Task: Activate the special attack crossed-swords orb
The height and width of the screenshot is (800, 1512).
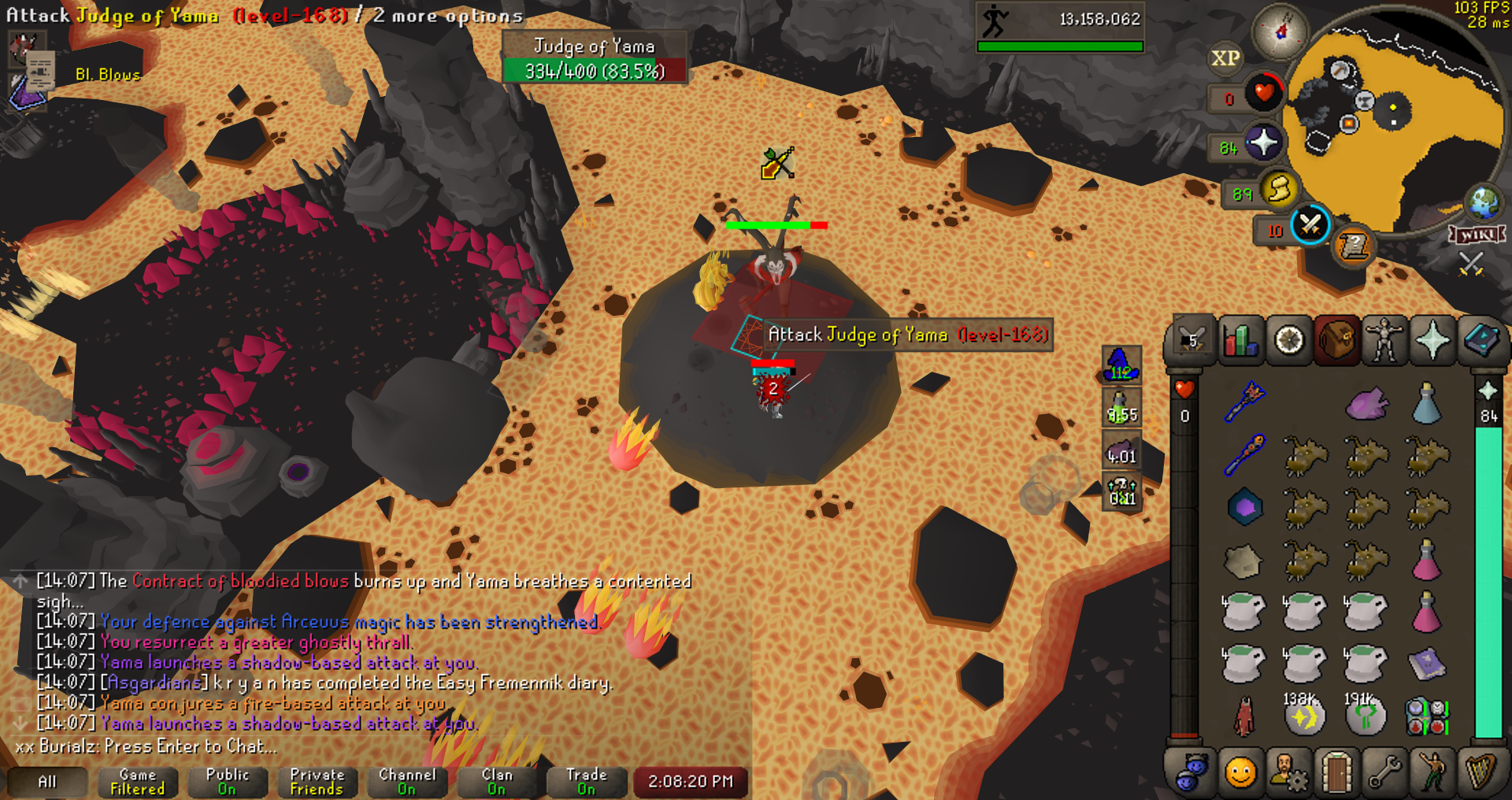Action: point(1310,225)
